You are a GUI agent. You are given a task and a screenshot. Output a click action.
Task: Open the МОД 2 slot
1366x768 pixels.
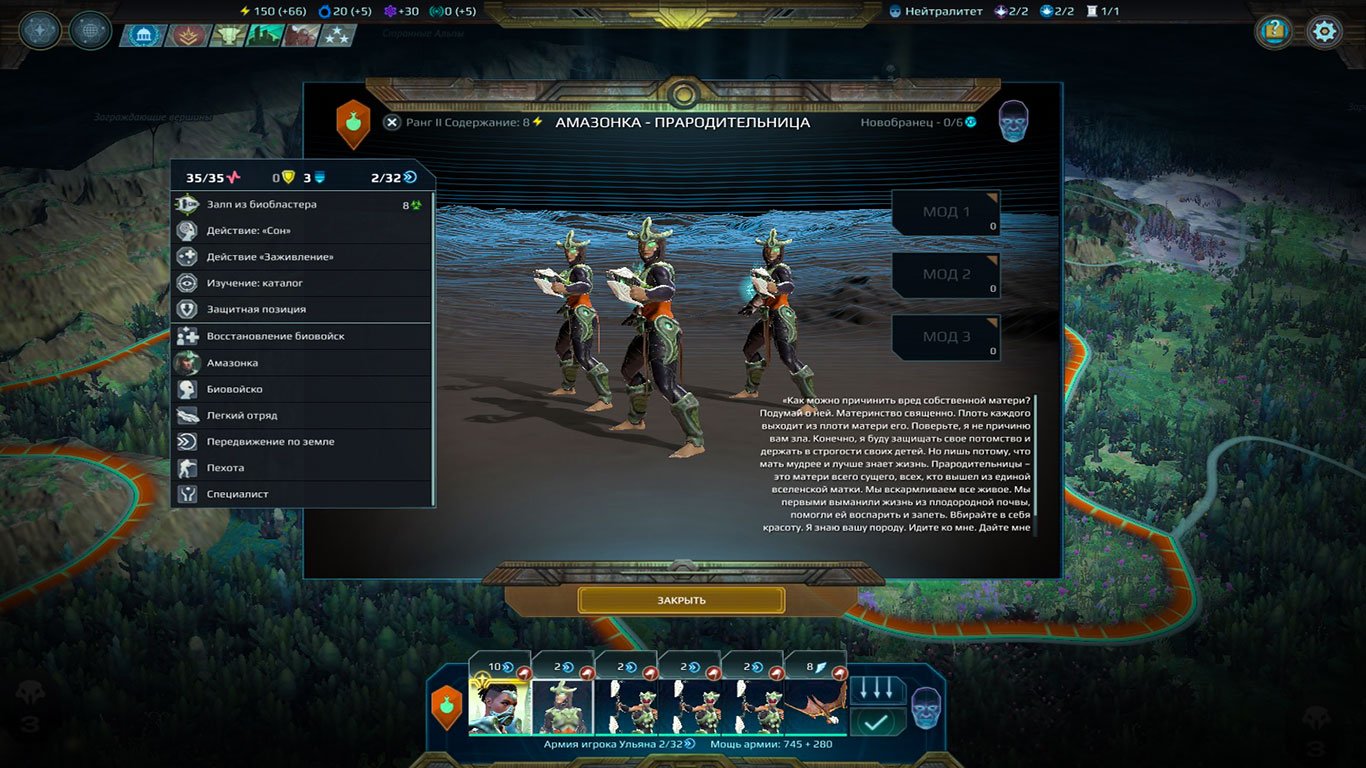point(944,274)
